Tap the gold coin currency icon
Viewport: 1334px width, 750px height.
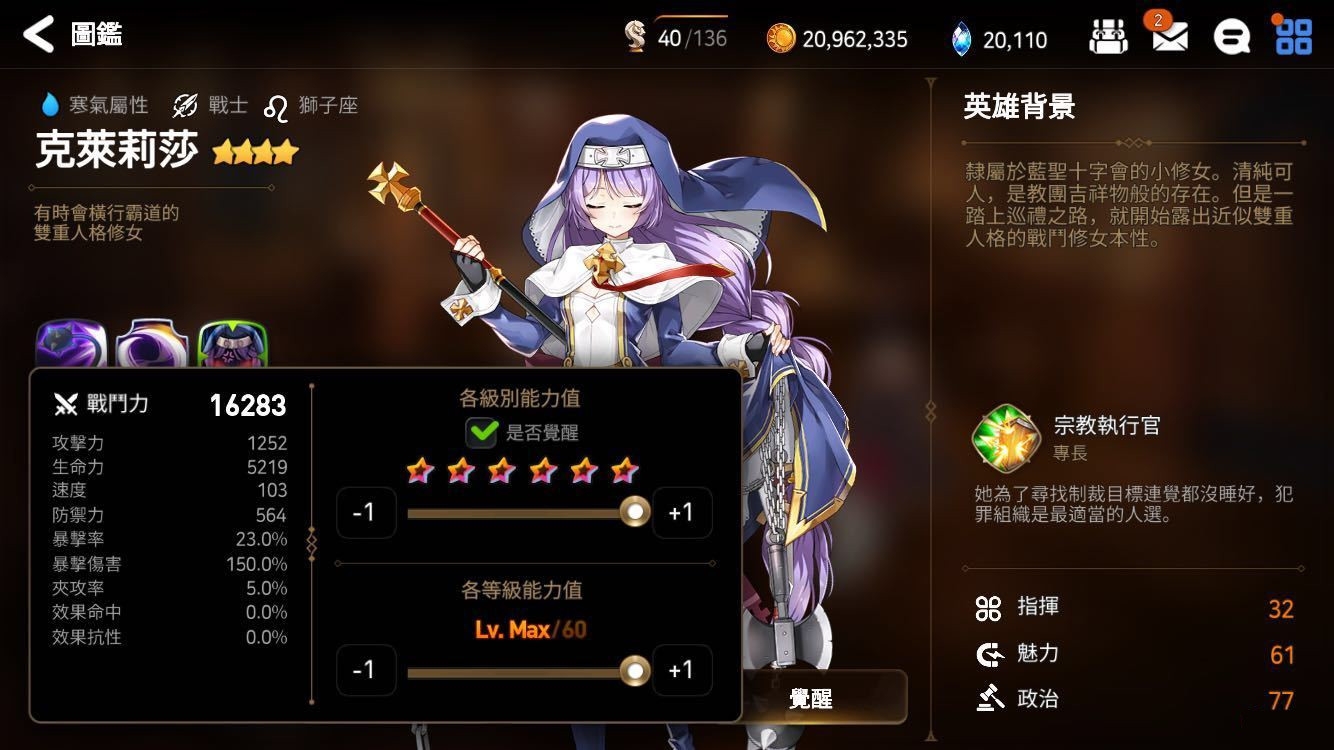[x=780, y=39]
